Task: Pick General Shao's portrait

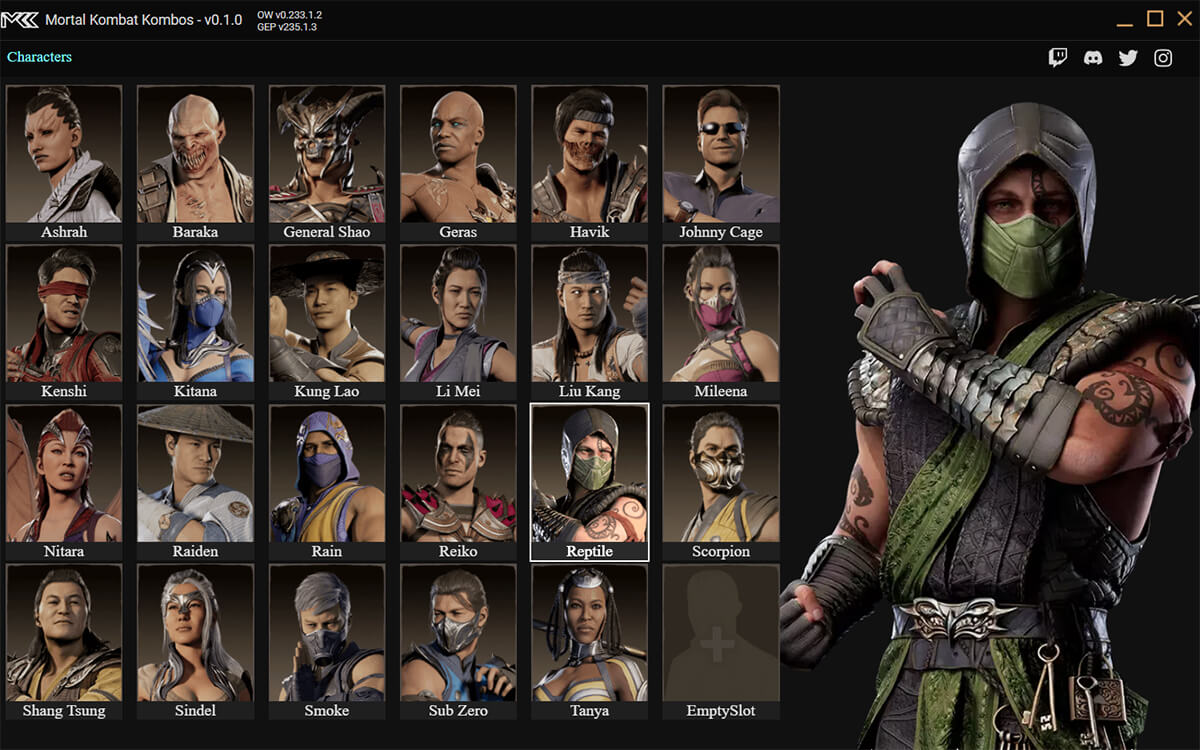Action: click(x=327, y=162)
